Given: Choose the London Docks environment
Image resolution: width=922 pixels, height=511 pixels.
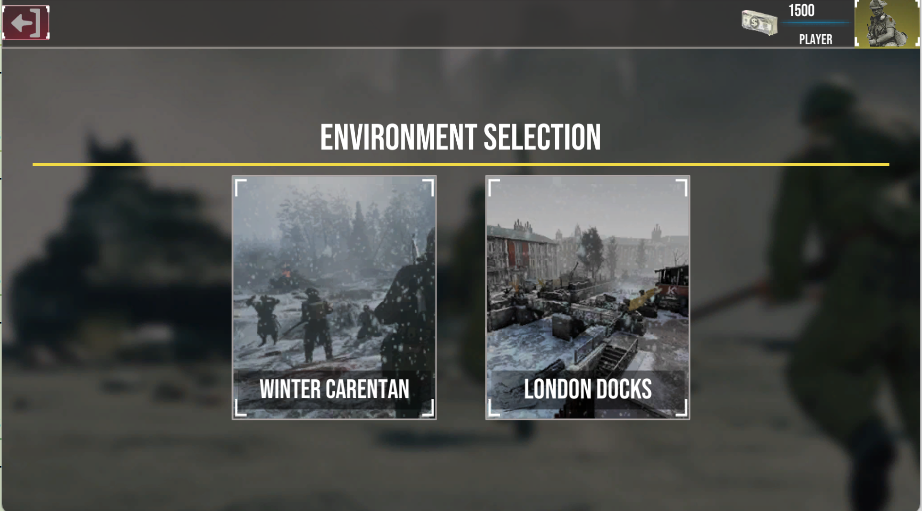Looking at the screenshot, I should coord(587,297).
